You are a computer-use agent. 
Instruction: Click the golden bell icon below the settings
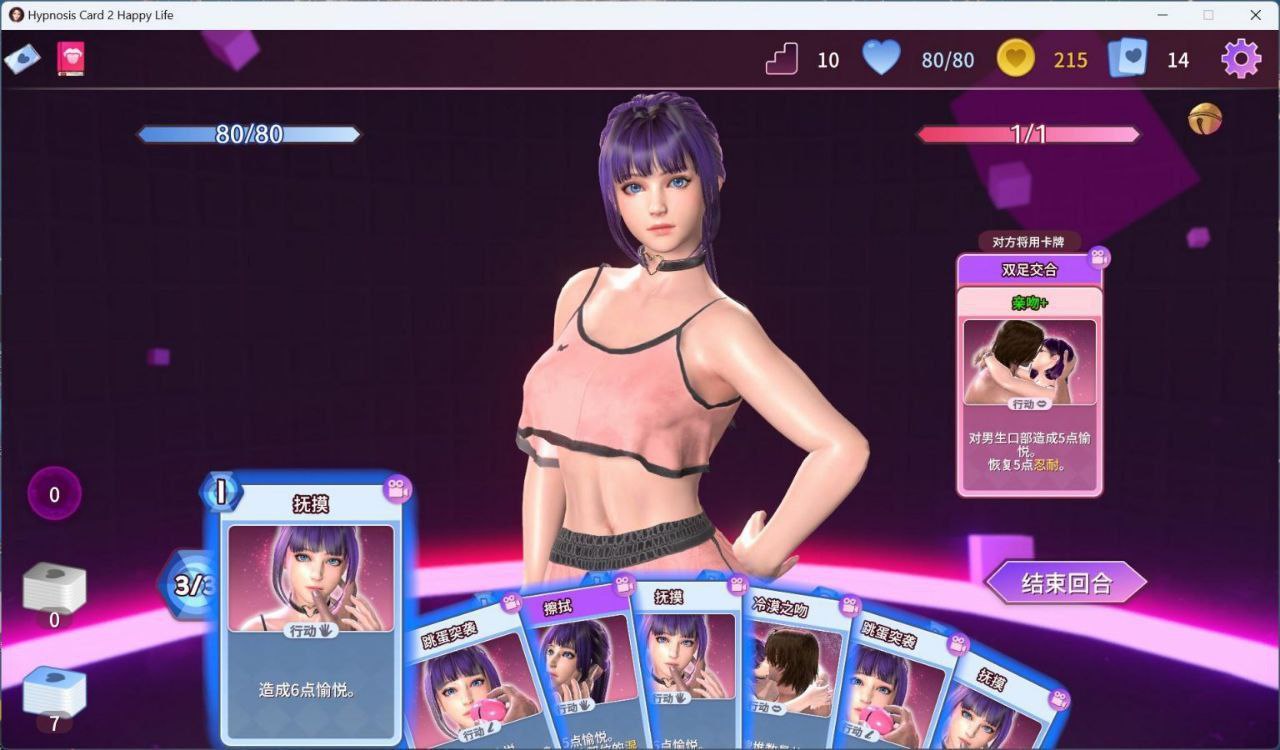pos(1205,120)
